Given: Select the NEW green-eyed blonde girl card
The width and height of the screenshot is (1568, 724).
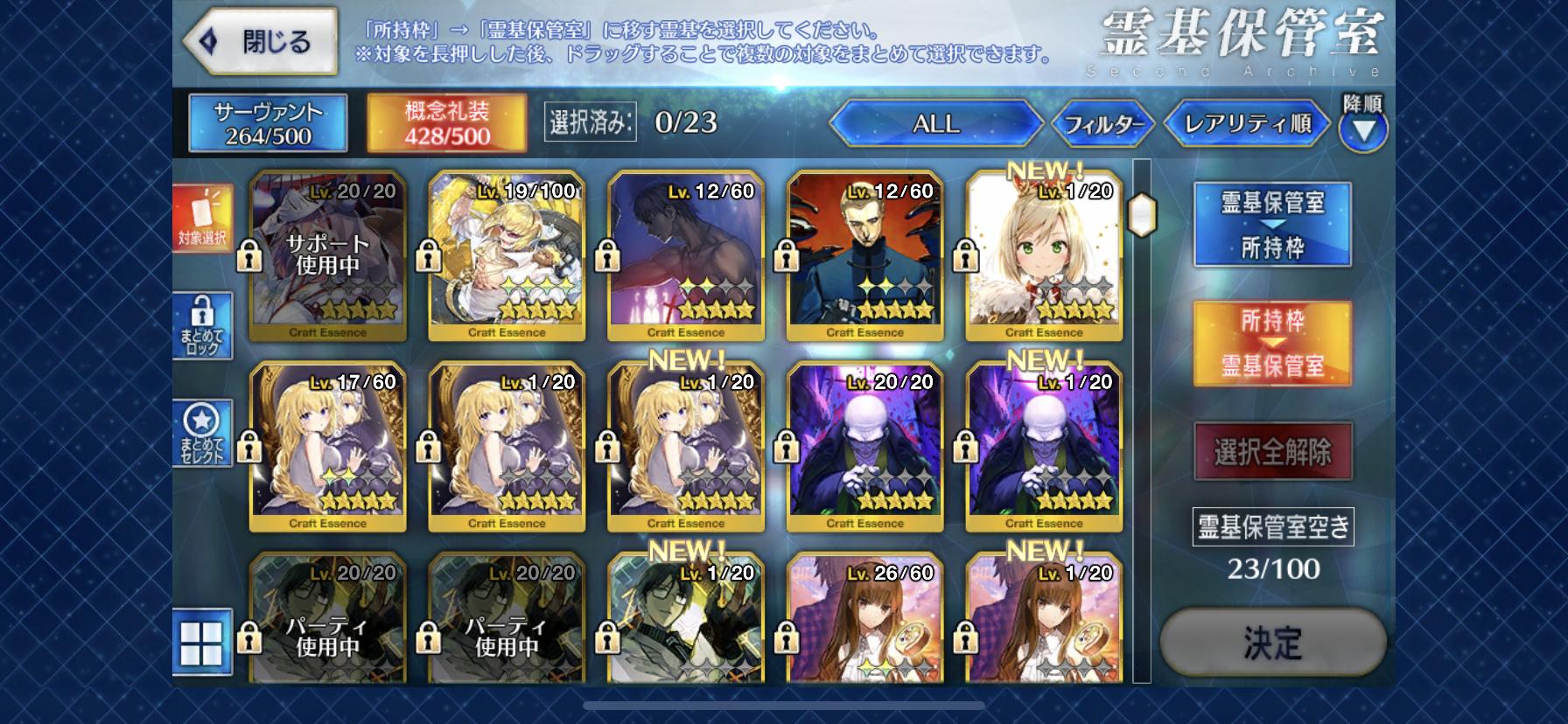Looking at the screenshot, I should click(x=1043, y=255).
